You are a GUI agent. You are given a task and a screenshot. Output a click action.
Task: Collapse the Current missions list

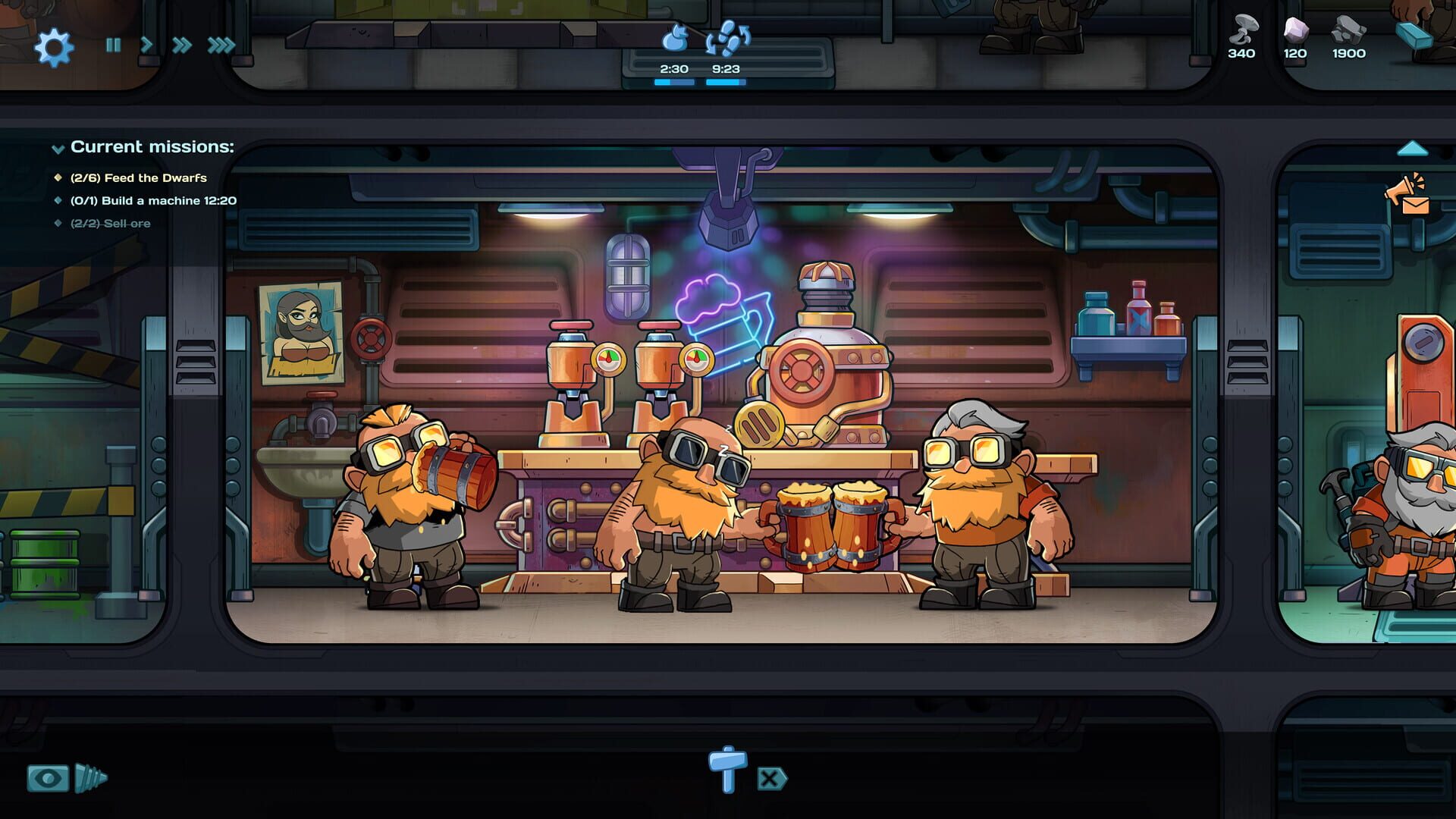point(57,147)
